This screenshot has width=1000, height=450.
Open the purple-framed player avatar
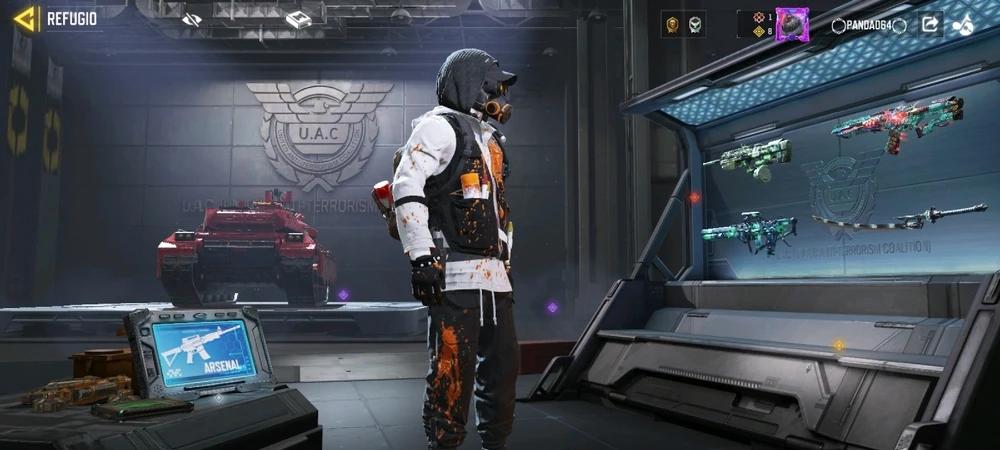[x=791, y=24]
